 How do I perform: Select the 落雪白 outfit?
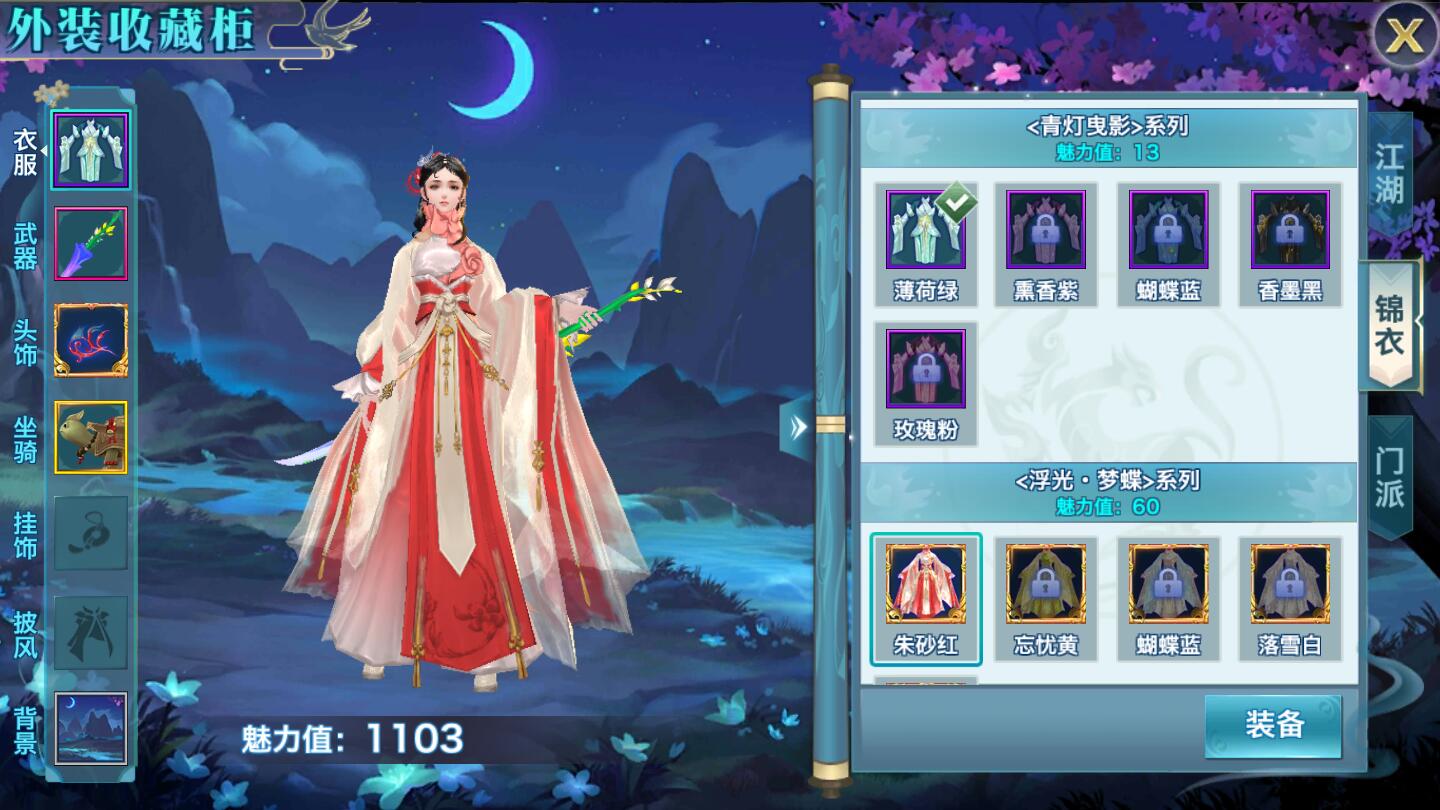point(1290,597)
